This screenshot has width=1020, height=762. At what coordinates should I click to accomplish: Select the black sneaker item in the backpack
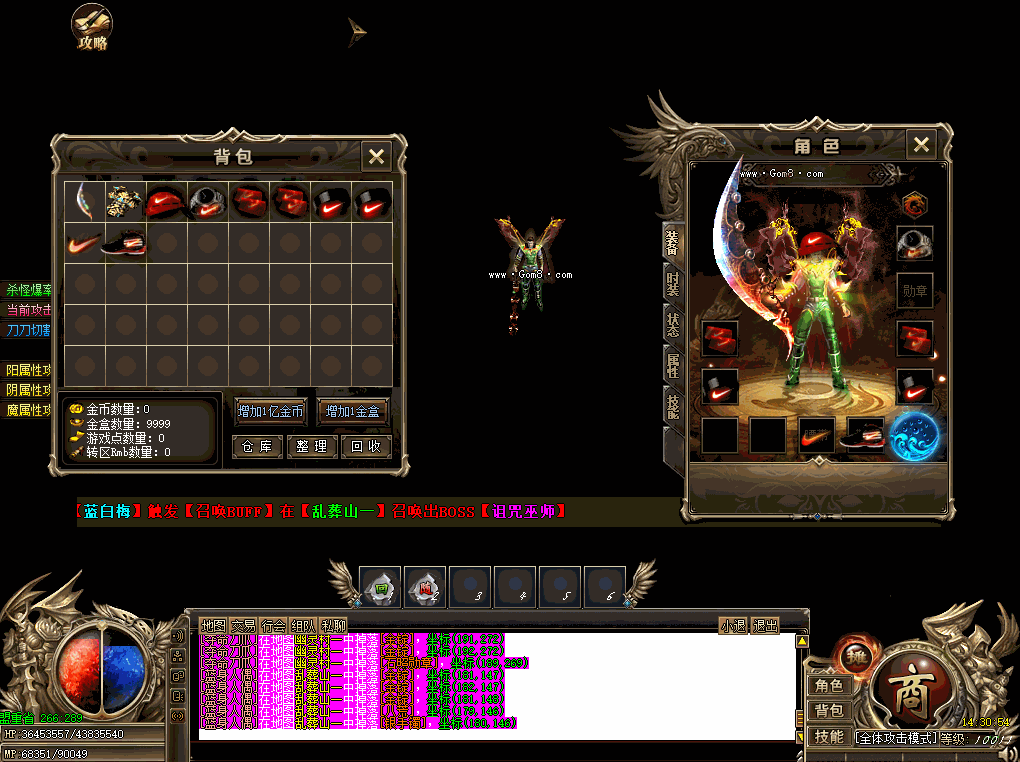(x=125, y=242)
